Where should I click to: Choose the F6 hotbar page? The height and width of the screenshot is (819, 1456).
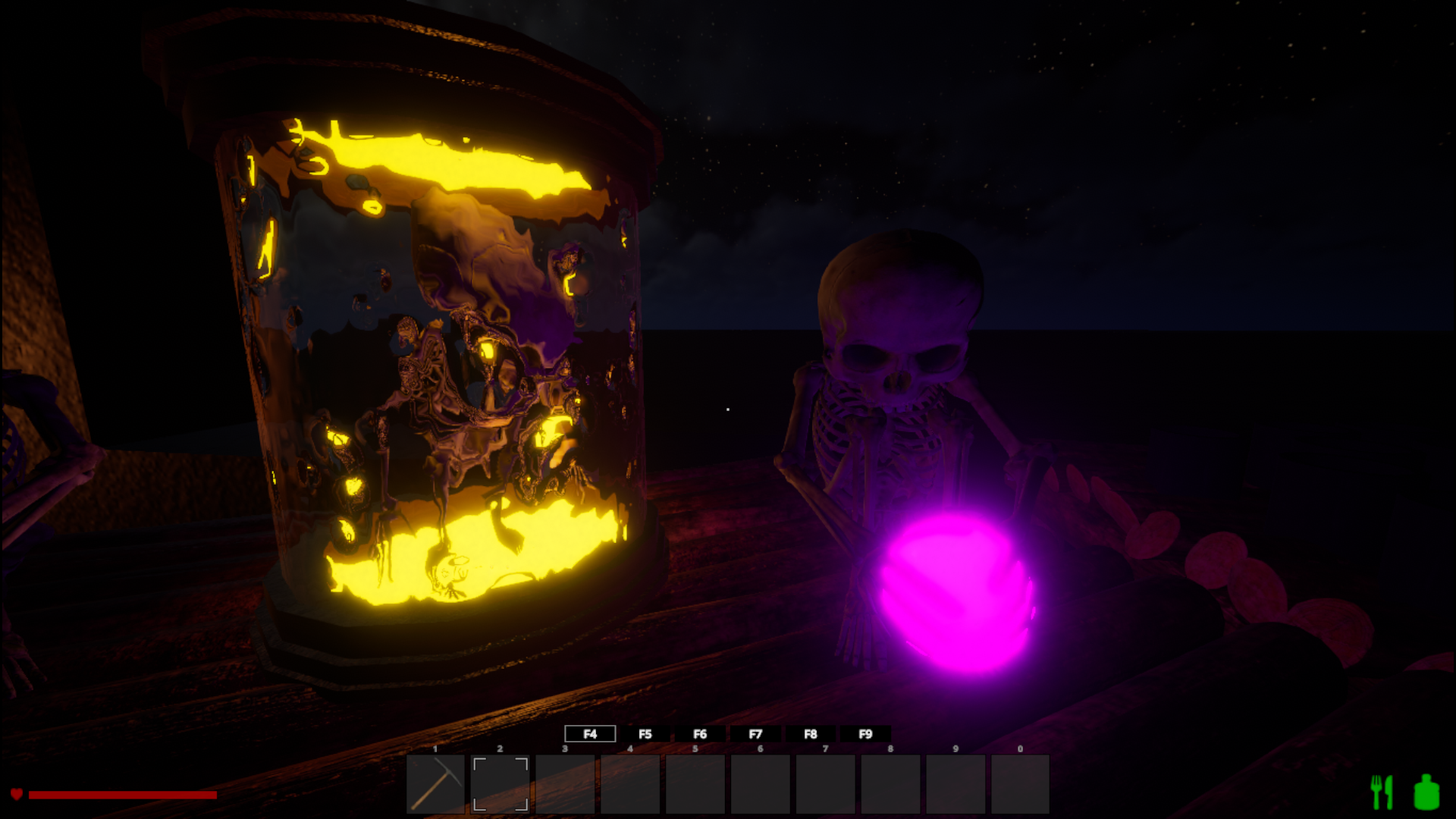click(x=700, y=734)
